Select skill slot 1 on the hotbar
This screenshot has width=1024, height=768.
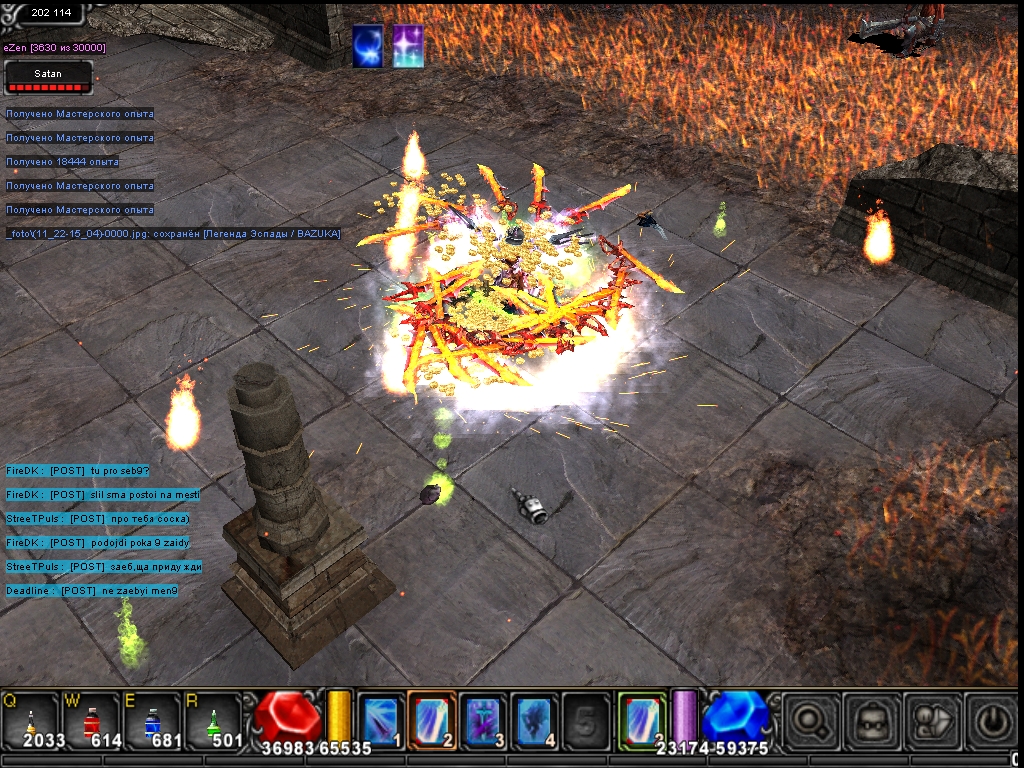pos(381,718)
